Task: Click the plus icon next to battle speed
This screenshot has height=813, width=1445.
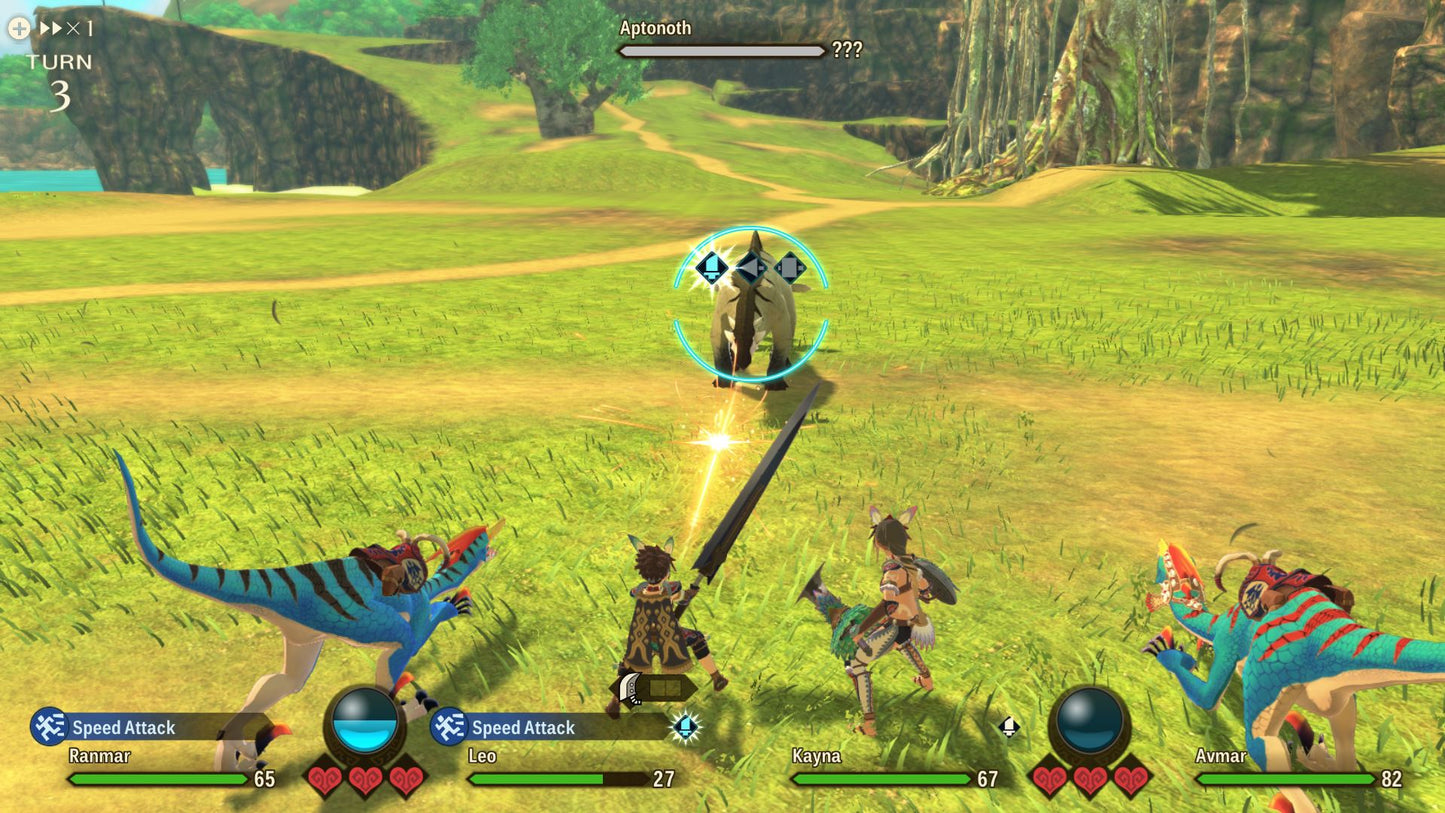Action: pos(17,29)
